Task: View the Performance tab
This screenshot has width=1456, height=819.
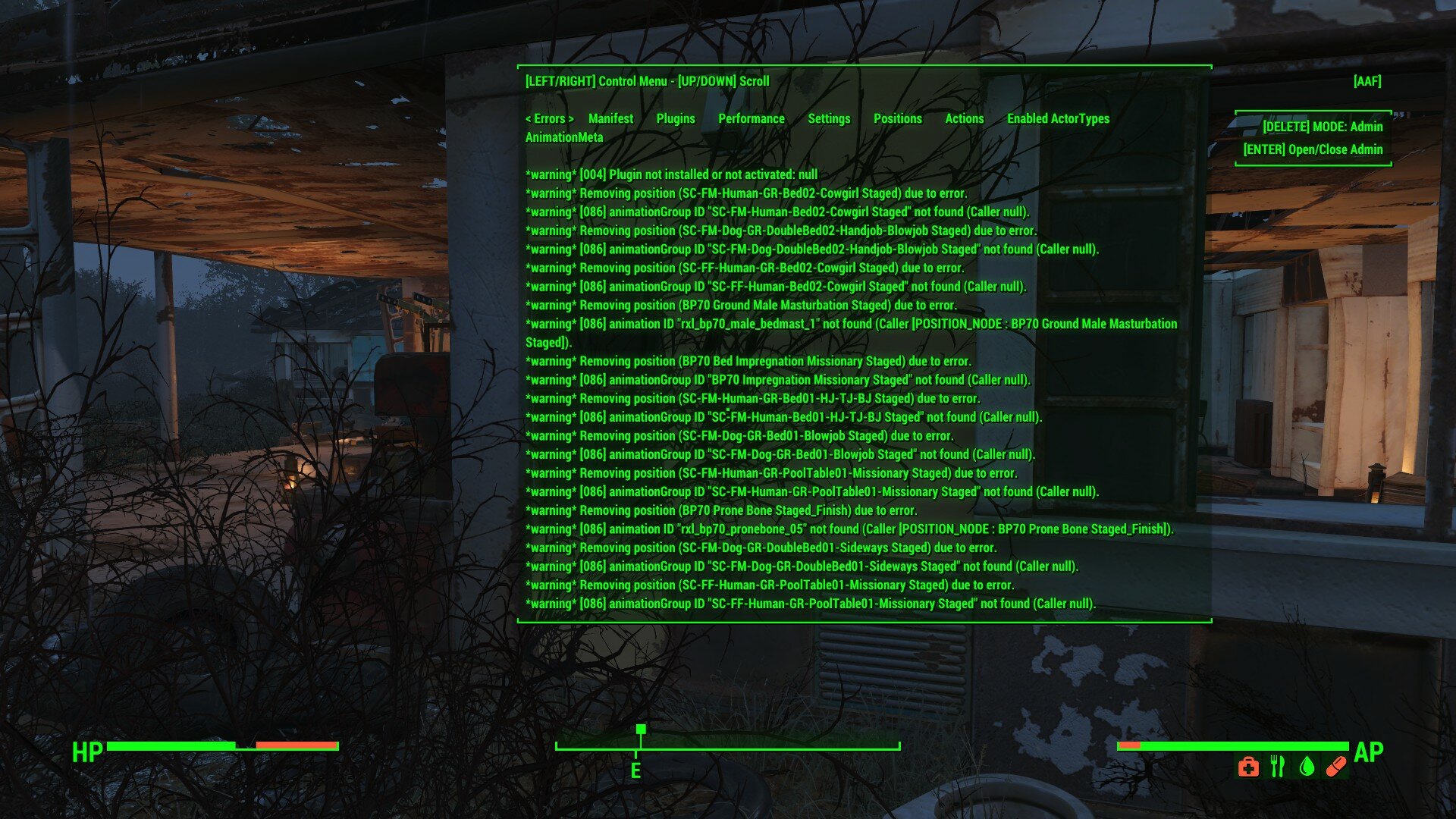Action: [752, 118]
